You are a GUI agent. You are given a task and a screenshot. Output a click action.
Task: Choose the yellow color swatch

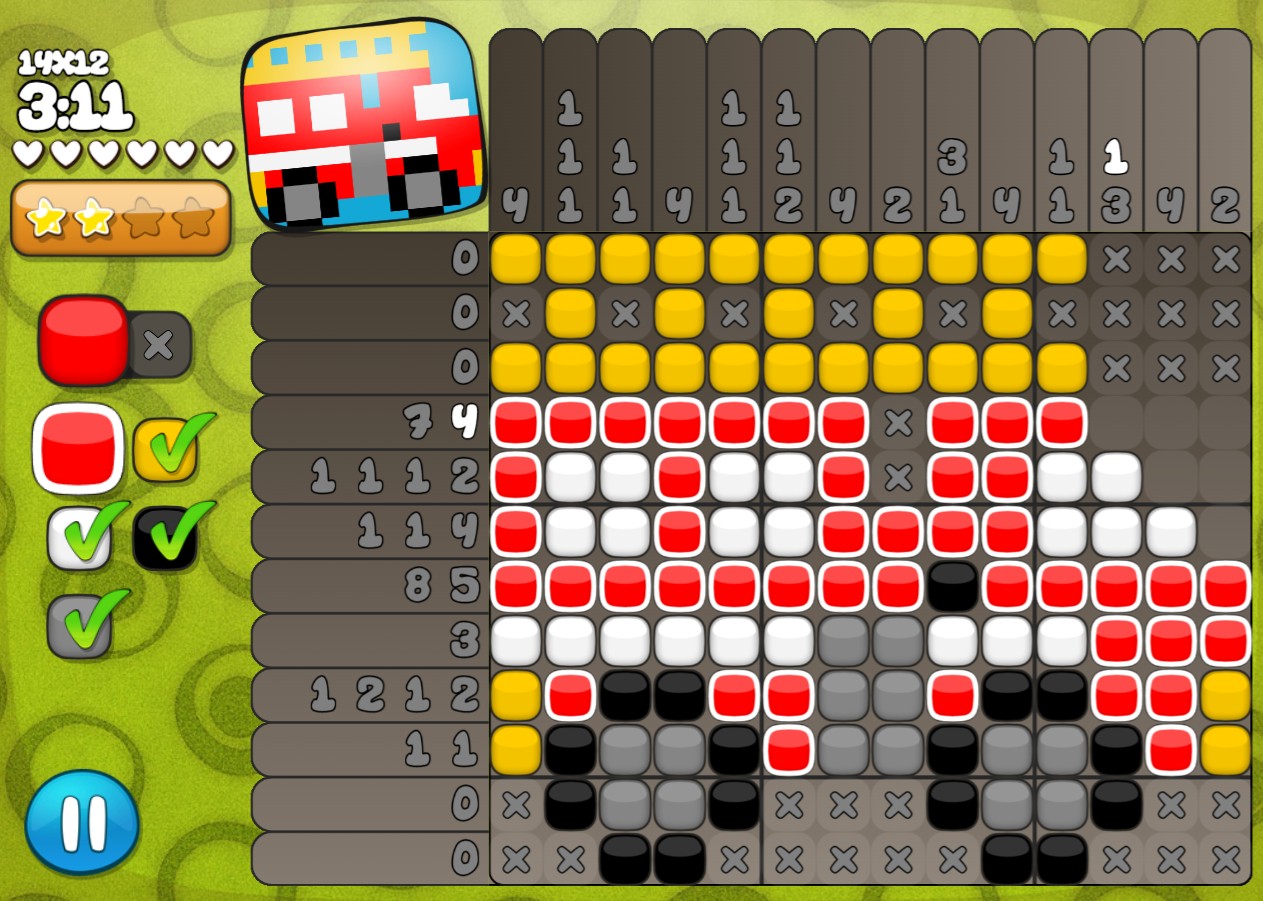(166, 449)
